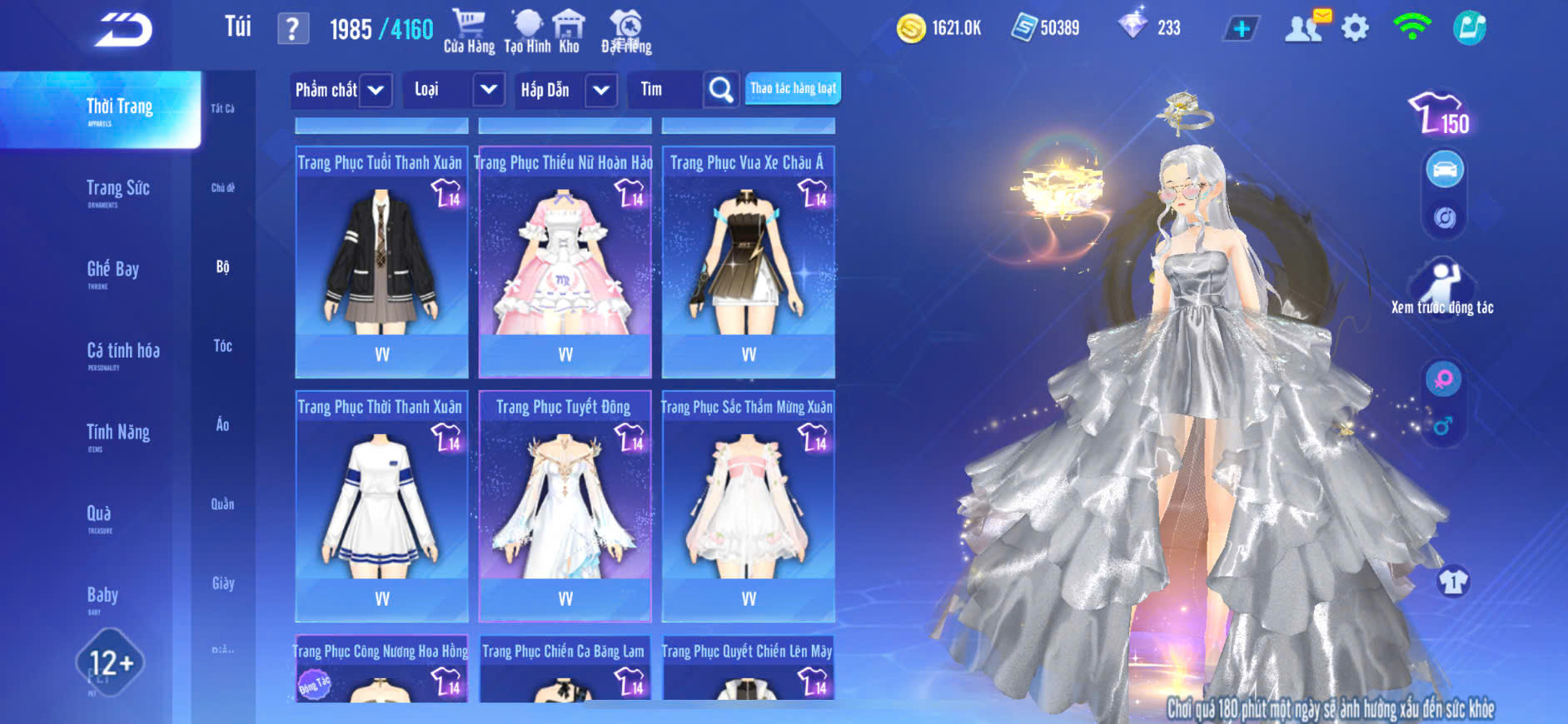1568x724 pixels.
Task: Open the gear settings icon
Action: (x=1355, y=28)
